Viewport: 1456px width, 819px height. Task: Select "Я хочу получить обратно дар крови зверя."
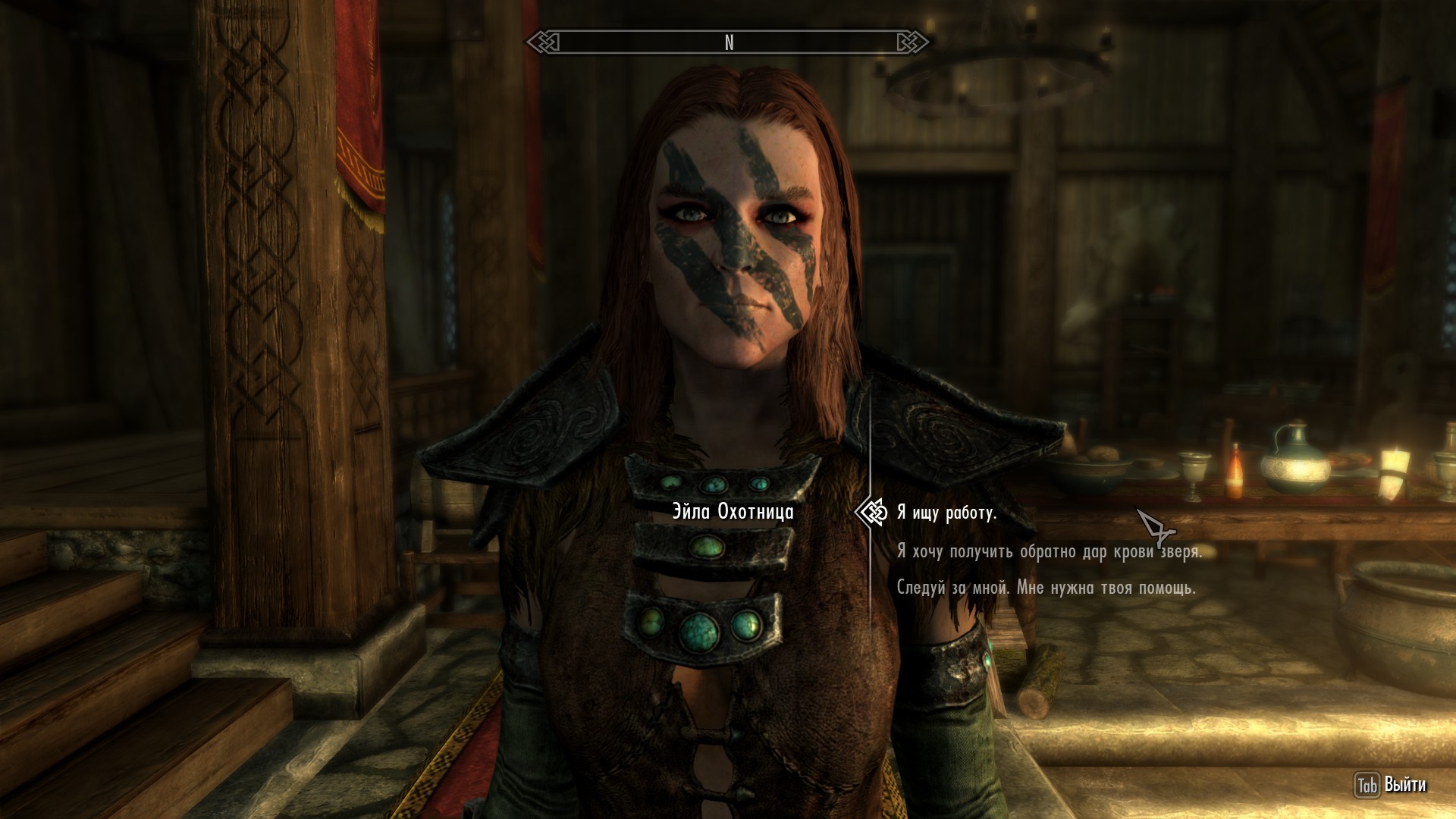pyautogui.click(x=1049, y=551)
